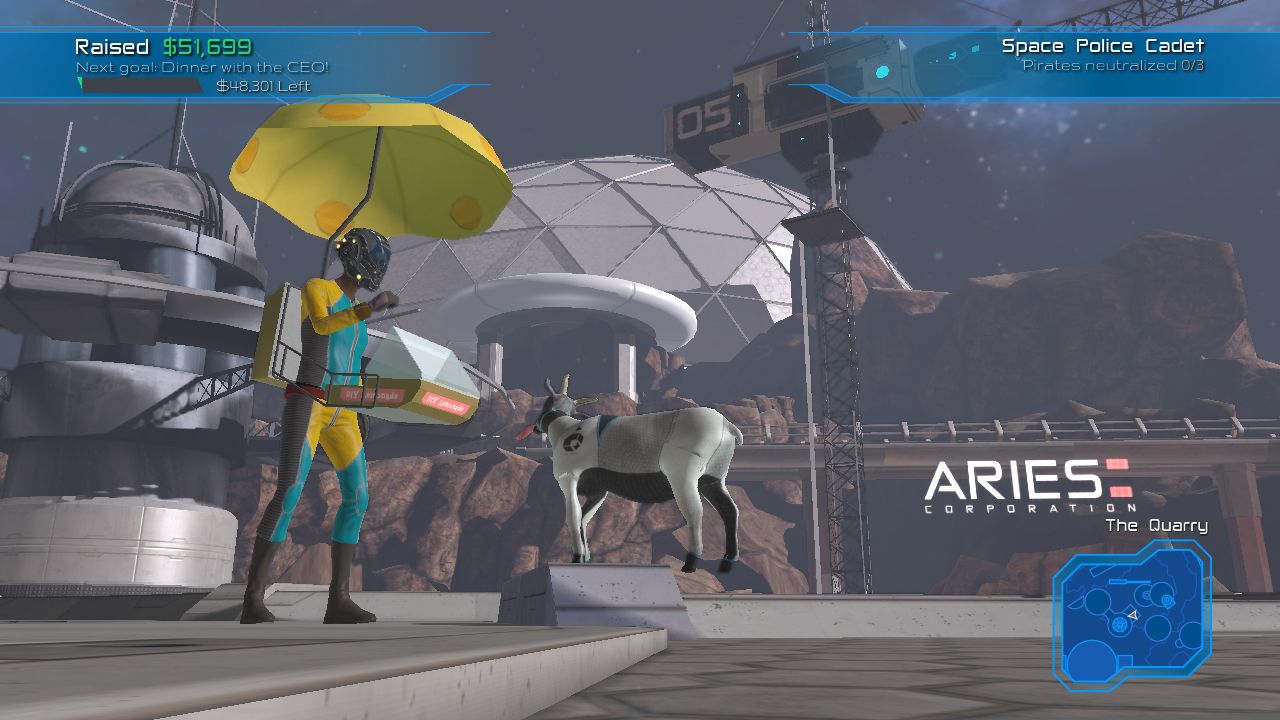Click the gear icon on the minimap

[1119, 624]
